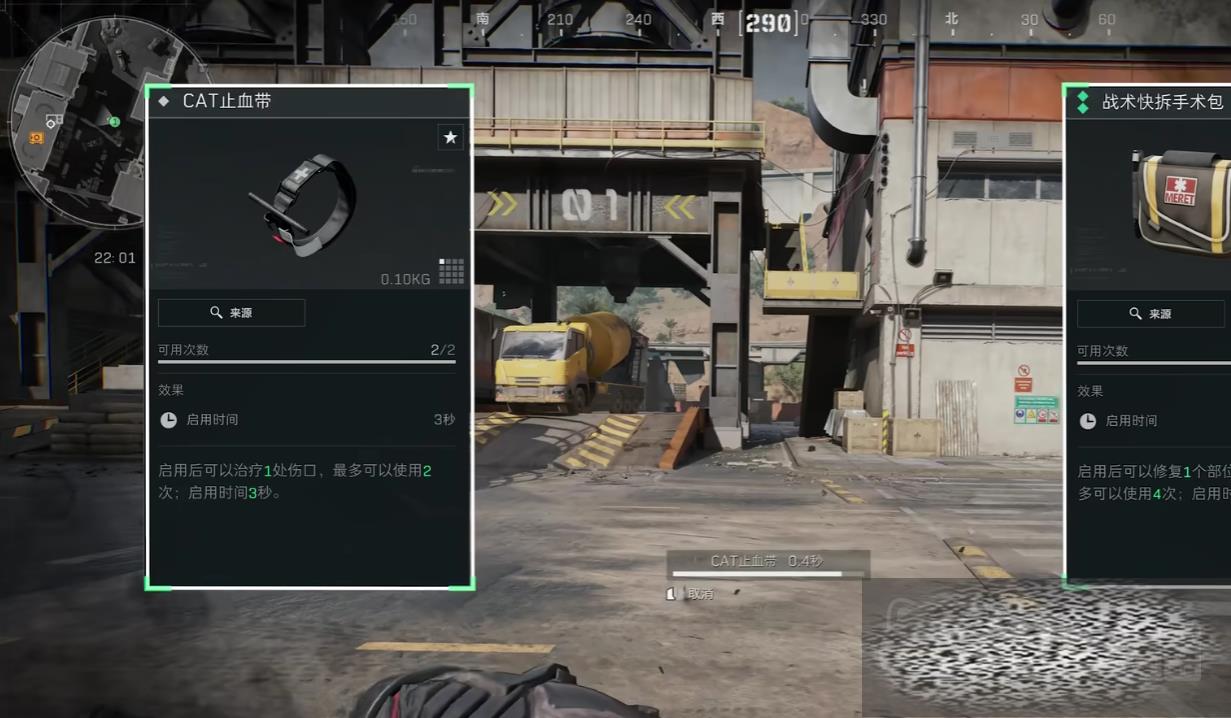Click the 来源 button in CAT止血带 card
This screenshot has height=718, width=1231.
pyautogui.click(x=231, y=313)
